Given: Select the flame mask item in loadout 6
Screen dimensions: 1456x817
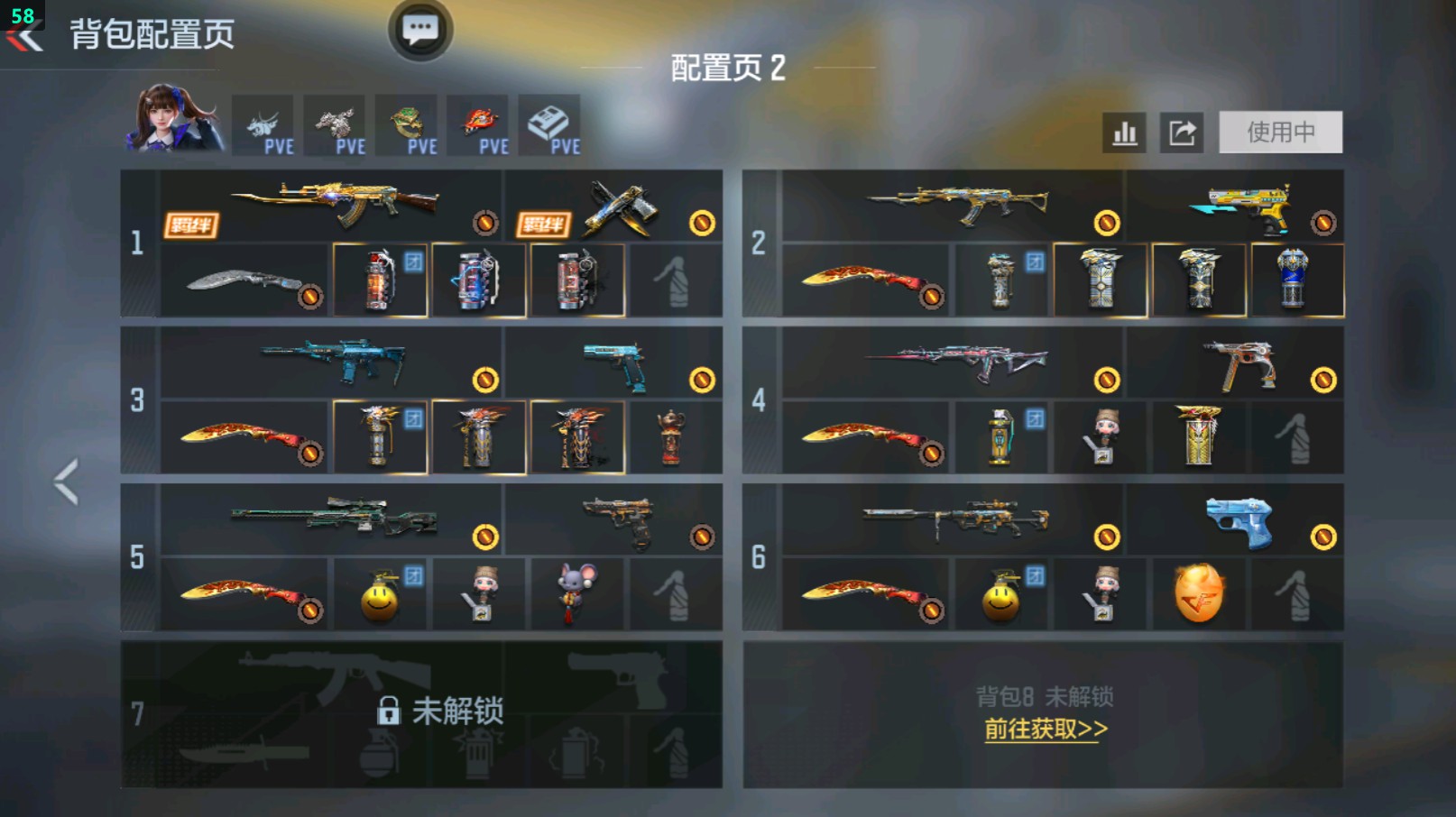Looking at the screenshot, I should coord(1201,592).
